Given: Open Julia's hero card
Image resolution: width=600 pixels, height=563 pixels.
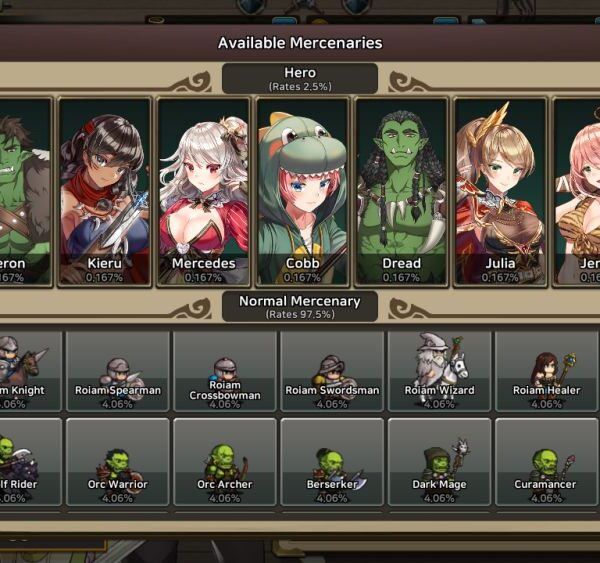Looking at the screenshot, I should [x=500, y=190].
